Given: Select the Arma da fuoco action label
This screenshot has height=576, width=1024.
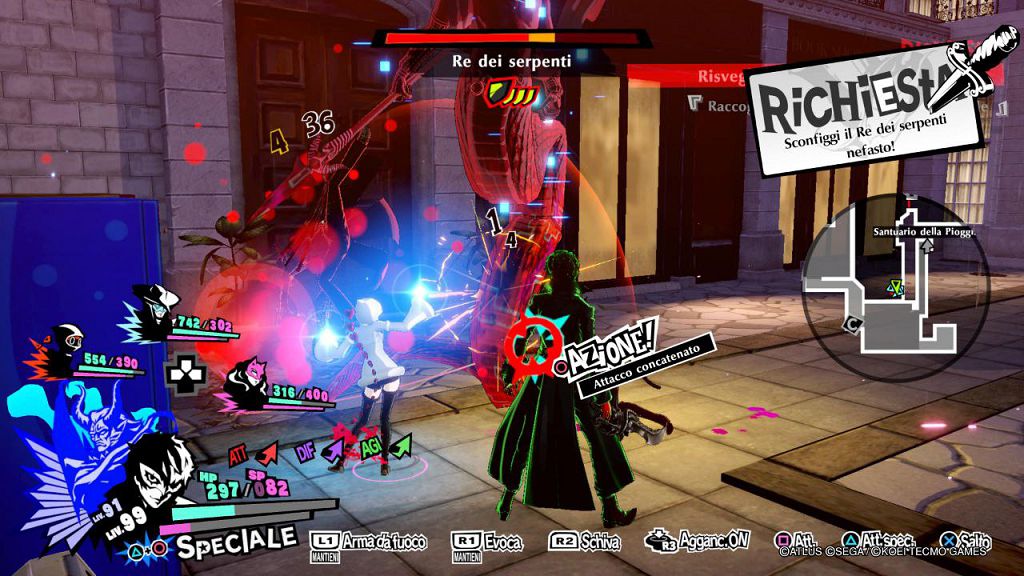Looking at the screenshot, I should [x=371, y=541].
